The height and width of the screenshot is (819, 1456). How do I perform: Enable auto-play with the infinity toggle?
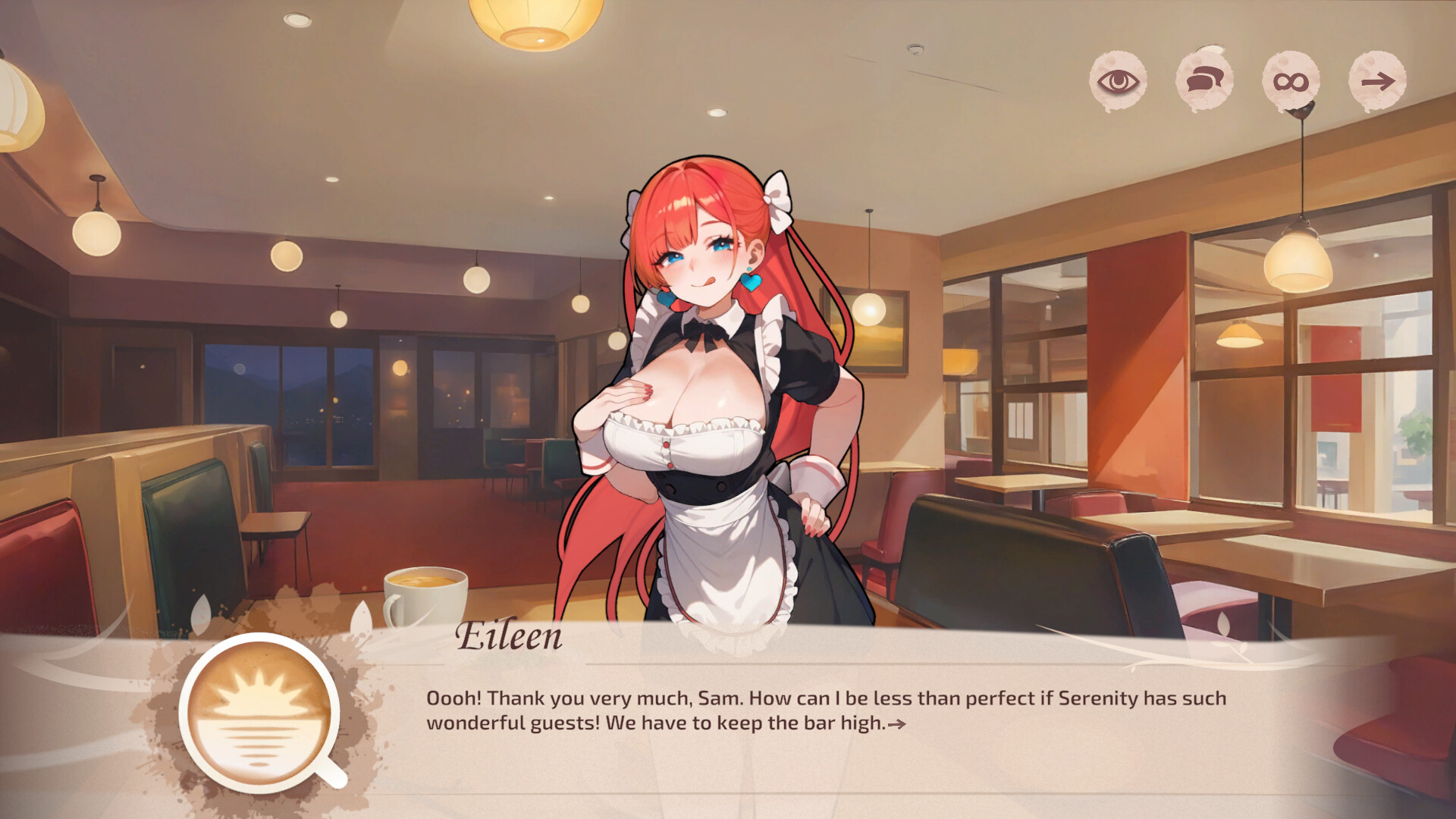1289,80
